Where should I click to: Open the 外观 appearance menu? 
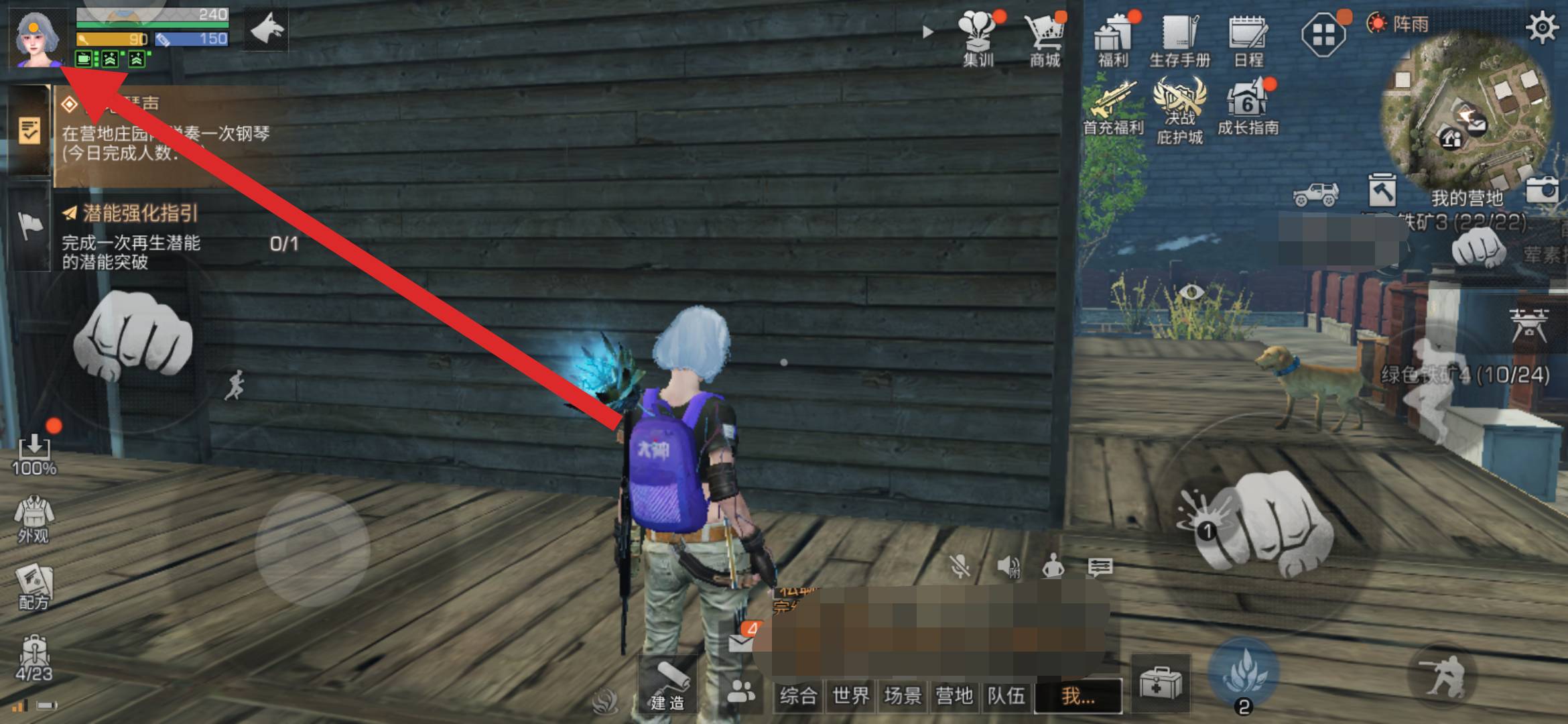34,519
